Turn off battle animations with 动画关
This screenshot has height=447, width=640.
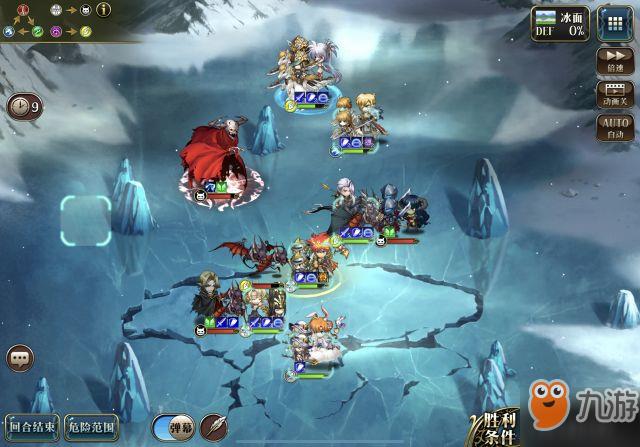click(x=614, y=93)
